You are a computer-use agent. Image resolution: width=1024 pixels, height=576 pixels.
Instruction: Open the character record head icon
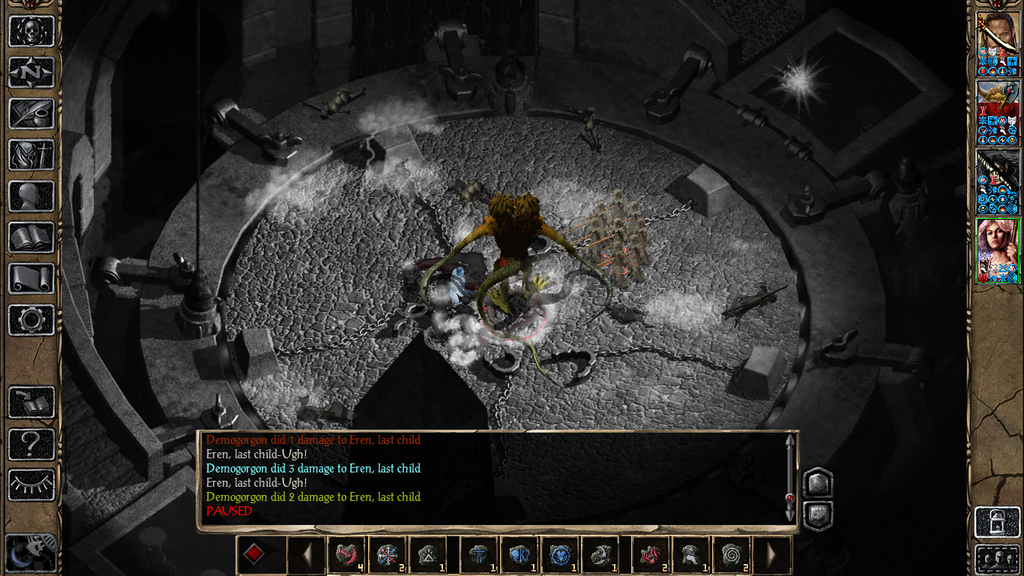31,196
